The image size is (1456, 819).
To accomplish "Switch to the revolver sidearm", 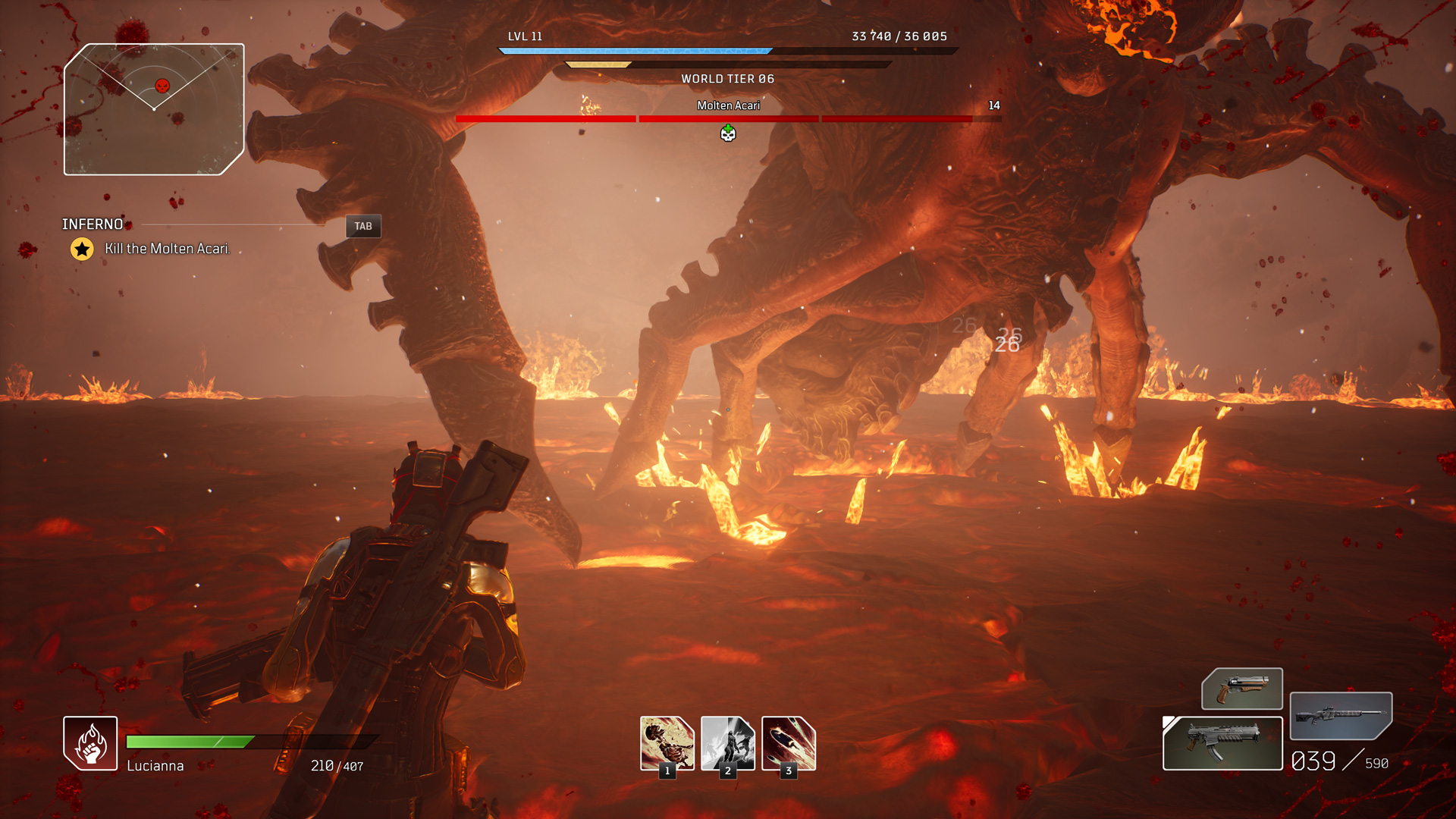I will [x=1242, y=689].
